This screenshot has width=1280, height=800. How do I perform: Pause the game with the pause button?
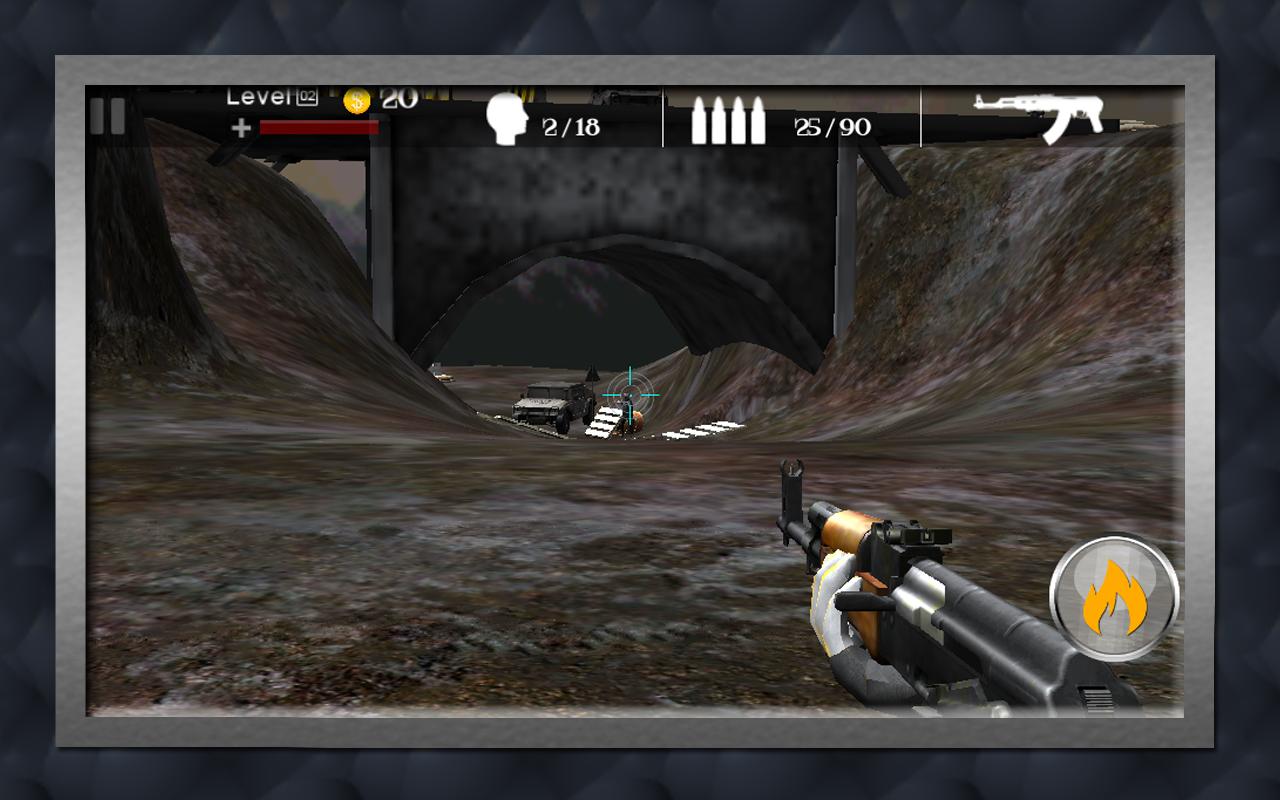[107, 116]
